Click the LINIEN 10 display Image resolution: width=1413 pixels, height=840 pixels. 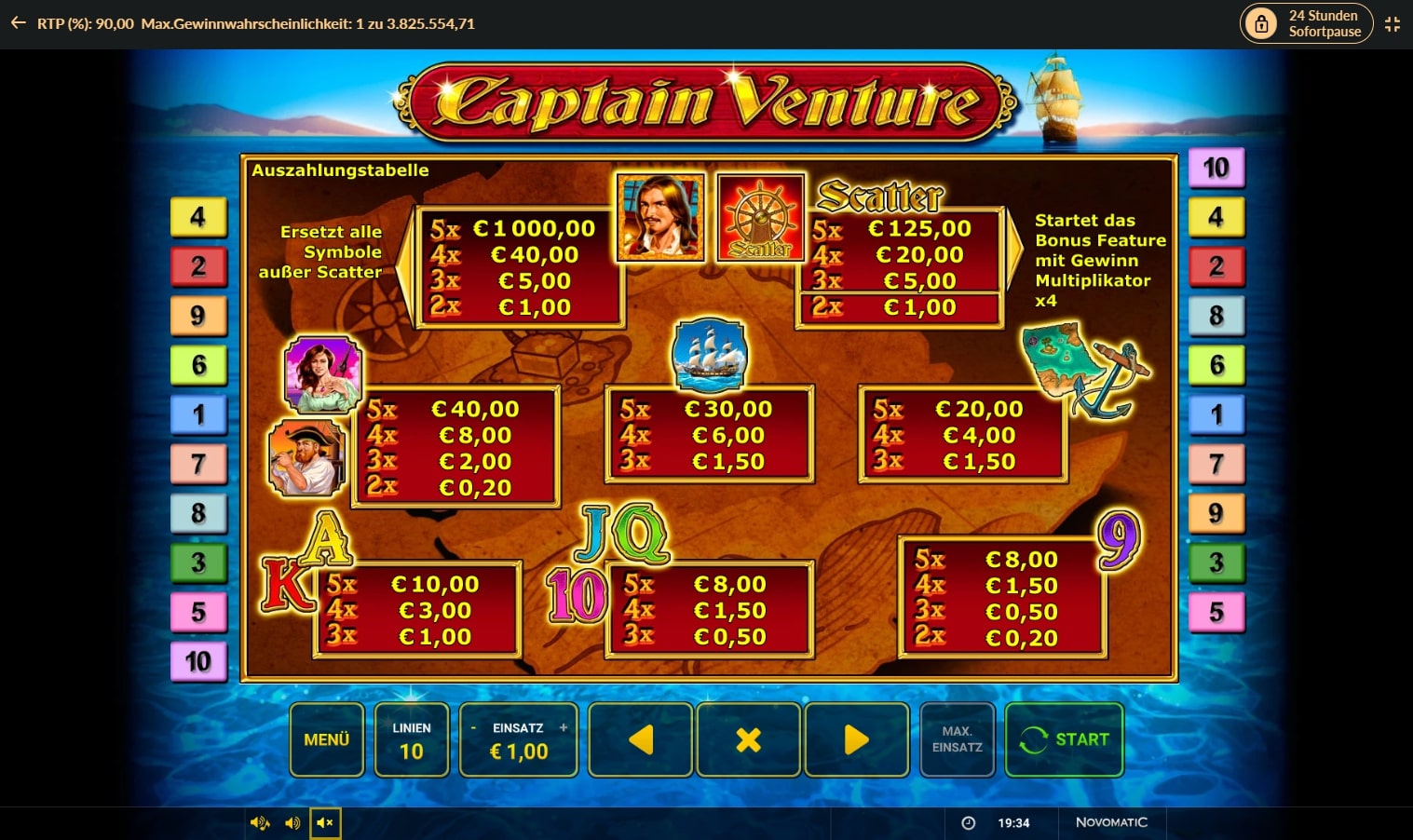[x=412, y=739]
